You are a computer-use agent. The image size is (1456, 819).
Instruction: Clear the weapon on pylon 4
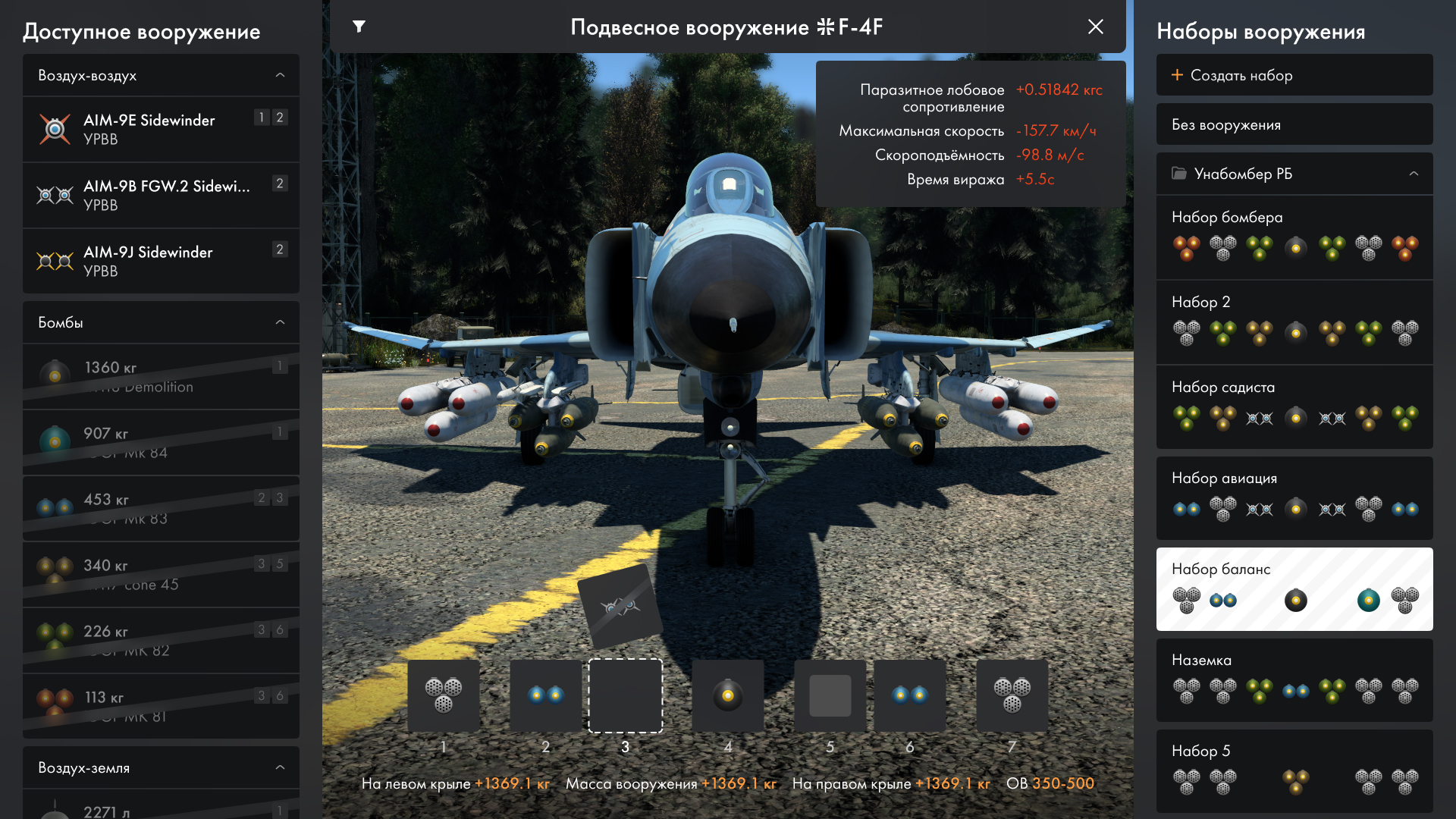(x=728, y=695)
